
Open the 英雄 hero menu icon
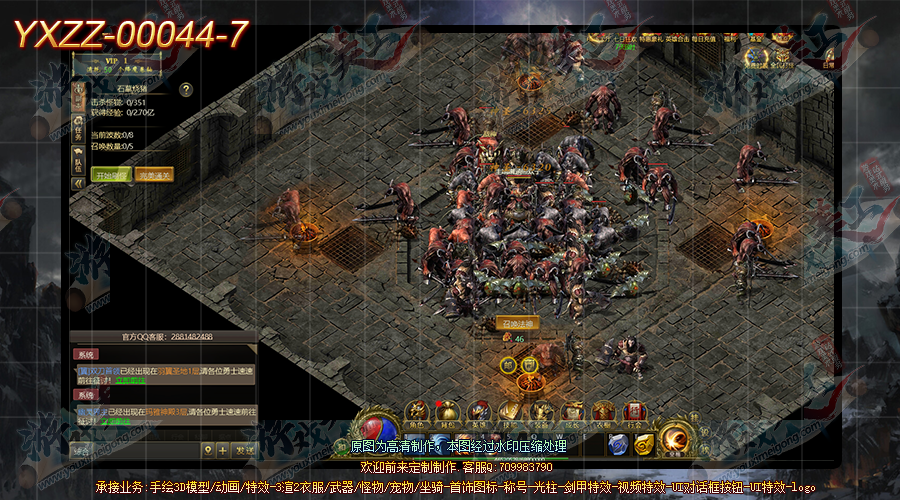pos(479,411)
